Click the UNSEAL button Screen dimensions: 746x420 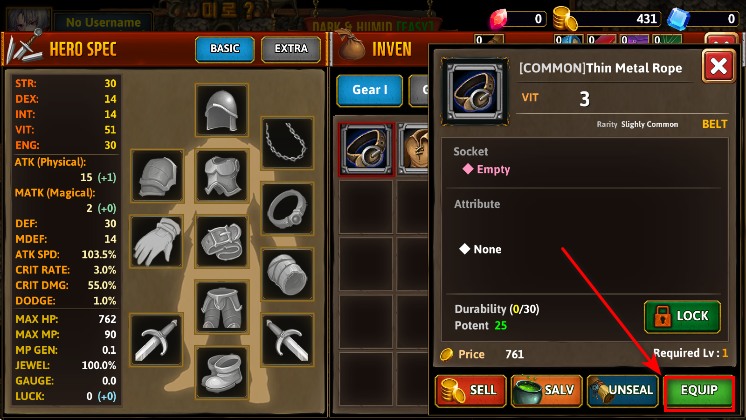(x=621, y=391)
